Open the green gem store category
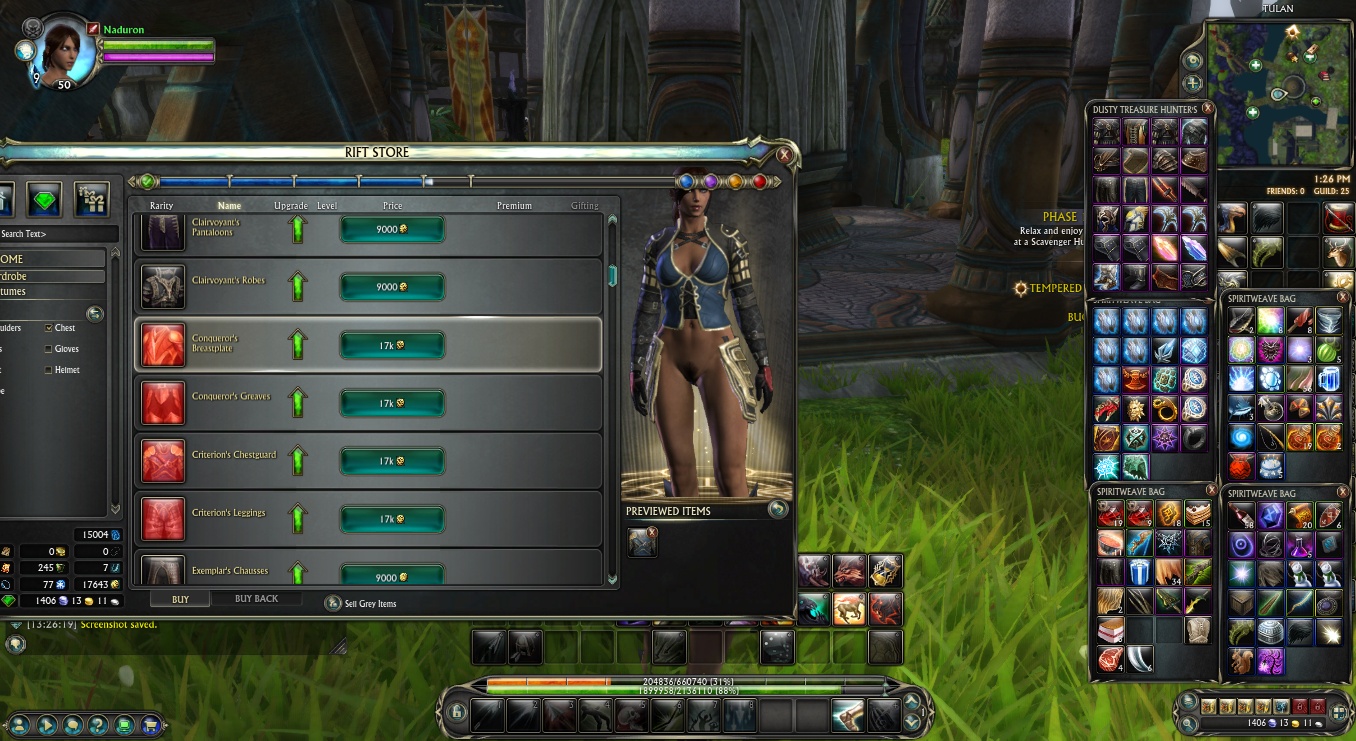Screen dimensions: 1356x741 pyautogui.click(x=44, y=200)
